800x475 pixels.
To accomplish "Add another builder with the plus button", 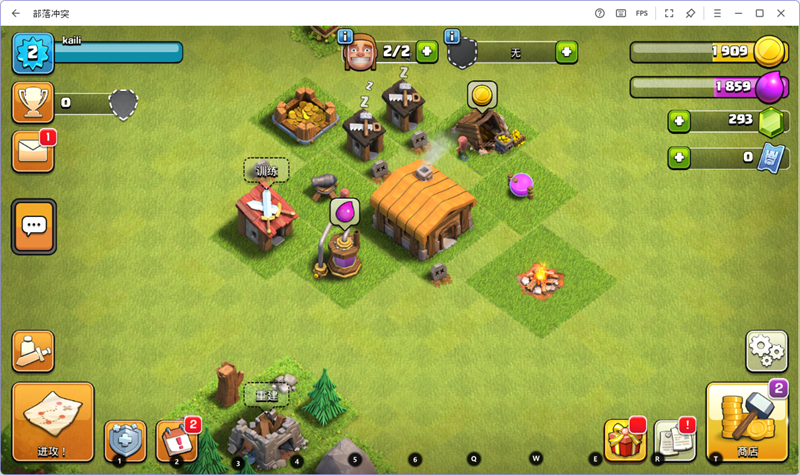I will point(427,51).
